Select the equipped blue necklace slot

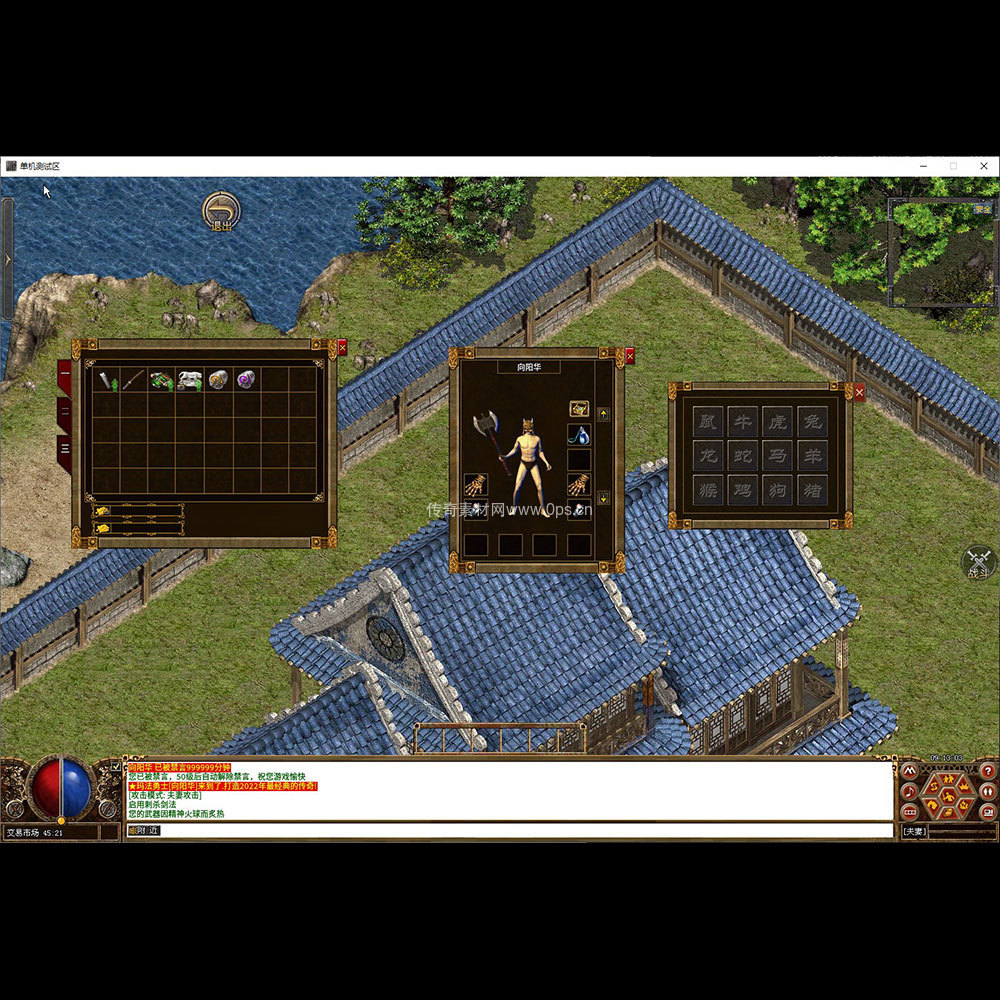tap(579, 435)
